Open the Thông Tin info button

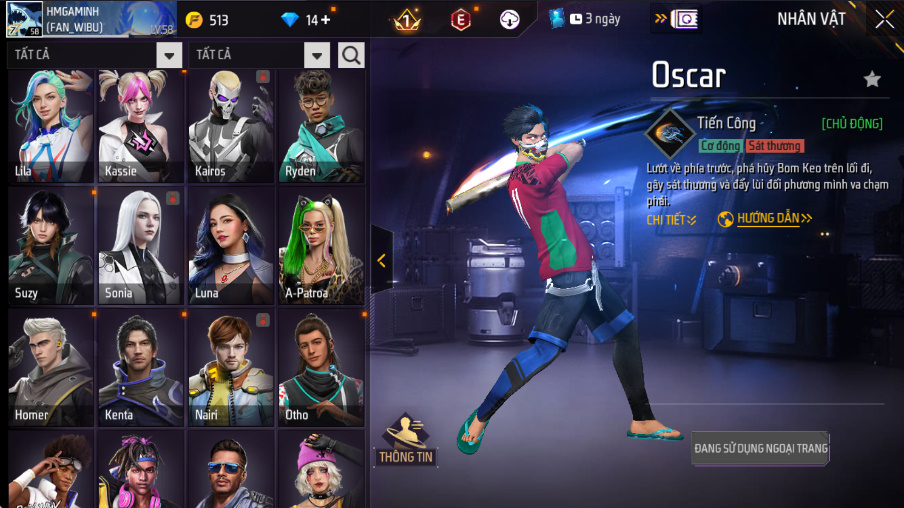point(405,441)
